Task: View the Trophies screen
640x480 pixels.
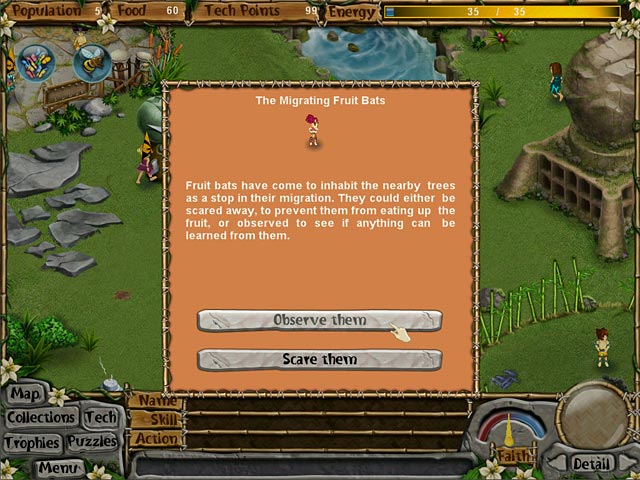Action: point(32,442)
